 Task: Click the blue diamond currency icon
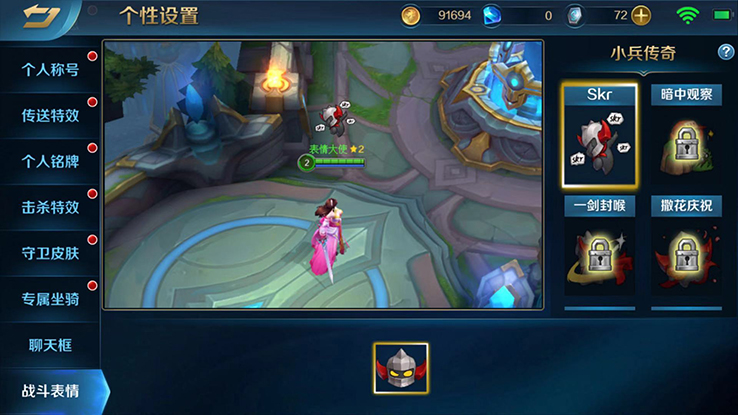click(492, 15)
